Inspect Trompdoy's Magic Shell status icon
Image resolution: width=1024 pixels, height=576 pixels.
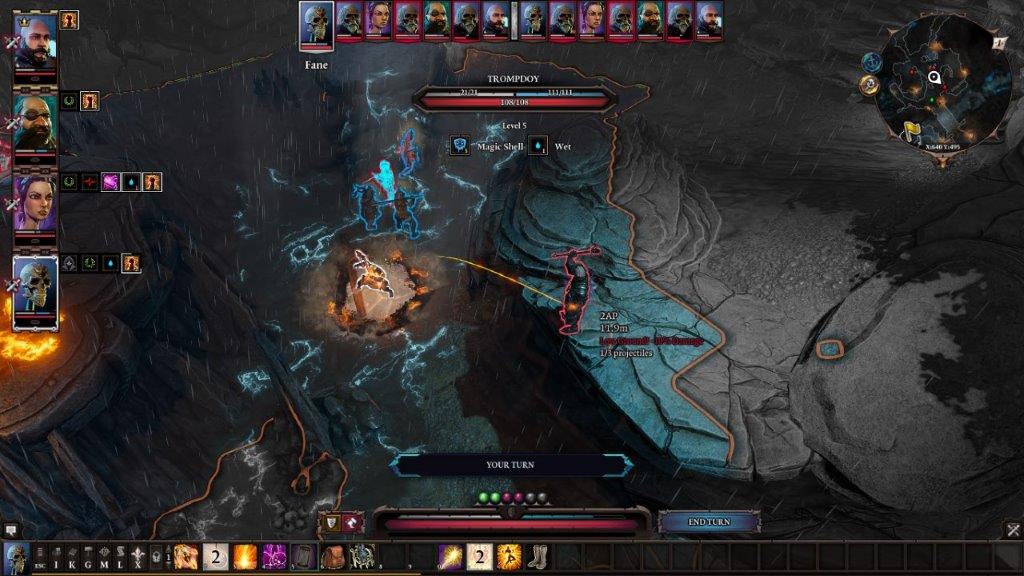point(459,146)
